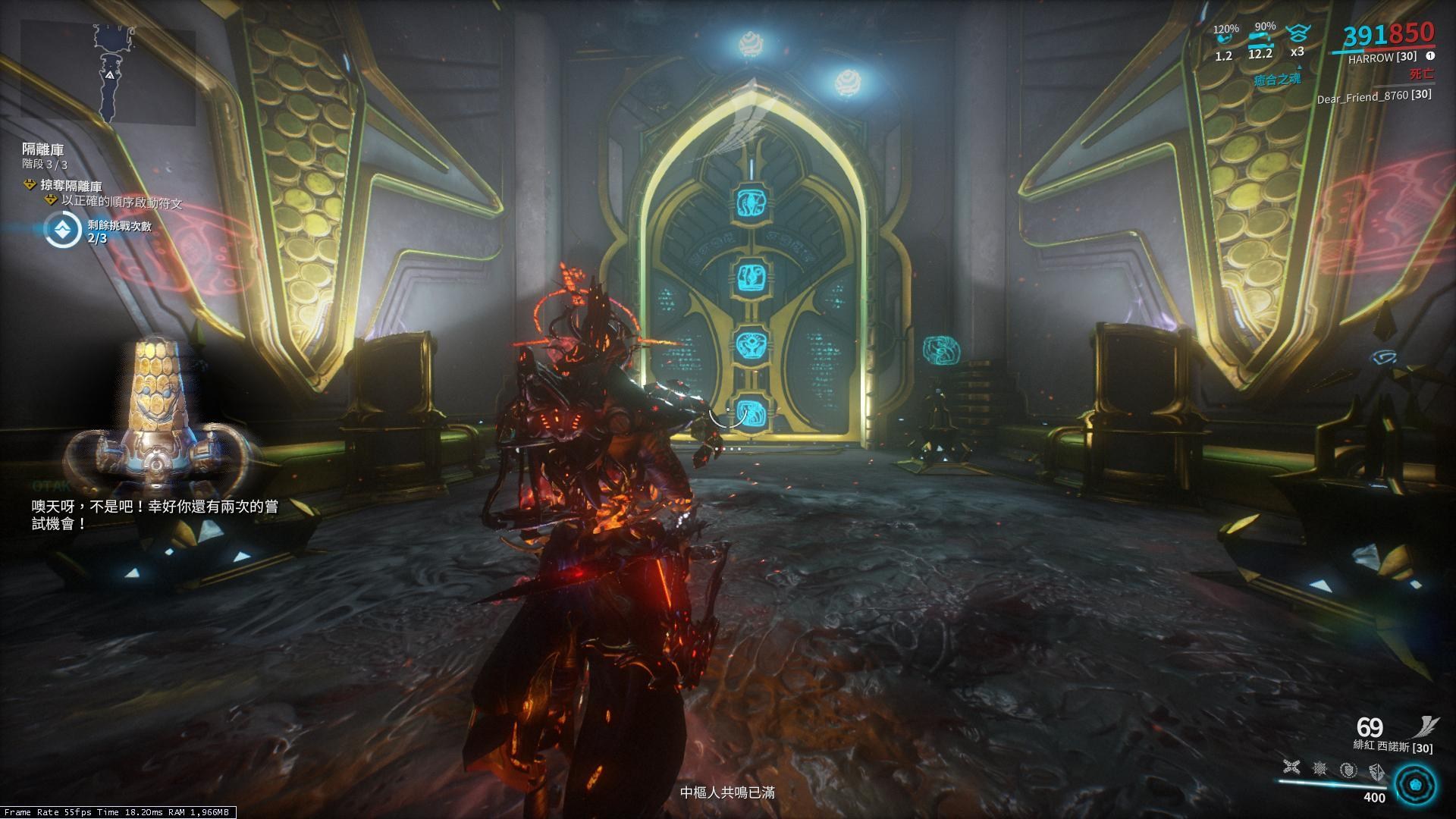Activate the spiked-star Penance ability
Image resolution: width=1456 pixels, height=819 pixels.
(x=1320, y=769)
